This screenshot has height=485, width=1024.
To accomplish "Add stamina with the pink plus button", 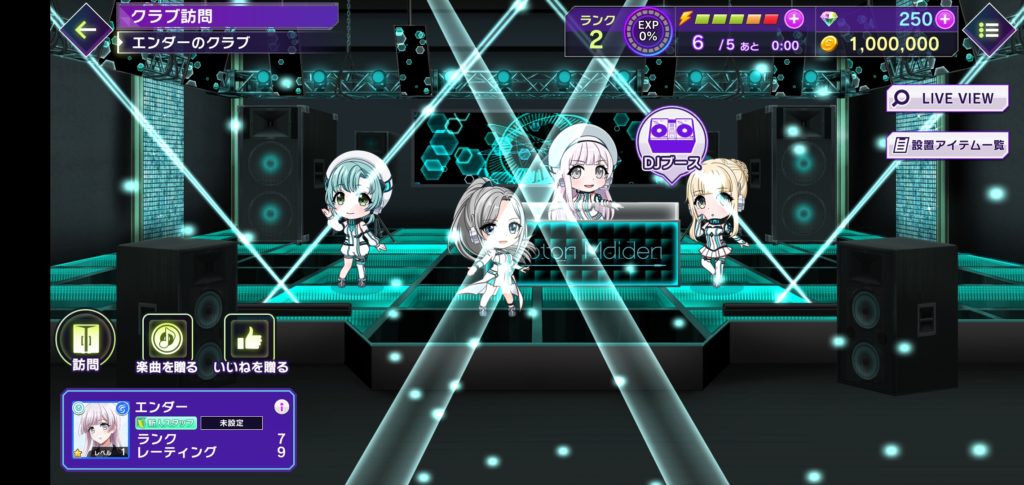I will click(794, 18).
